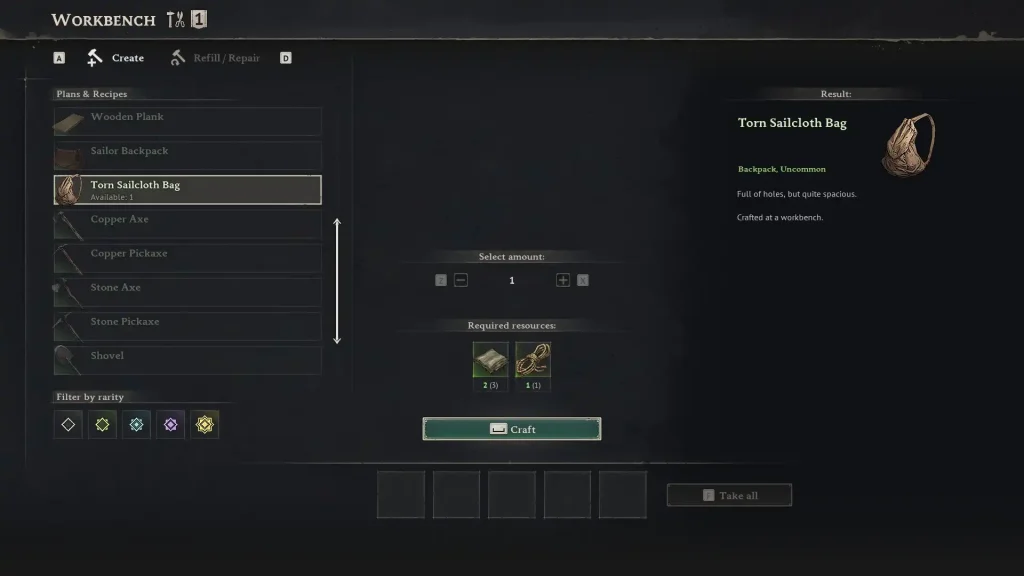This screenshot has width=1024, height=576.
Task: Filter by white common rarity
Action: [x=68, y=425]
